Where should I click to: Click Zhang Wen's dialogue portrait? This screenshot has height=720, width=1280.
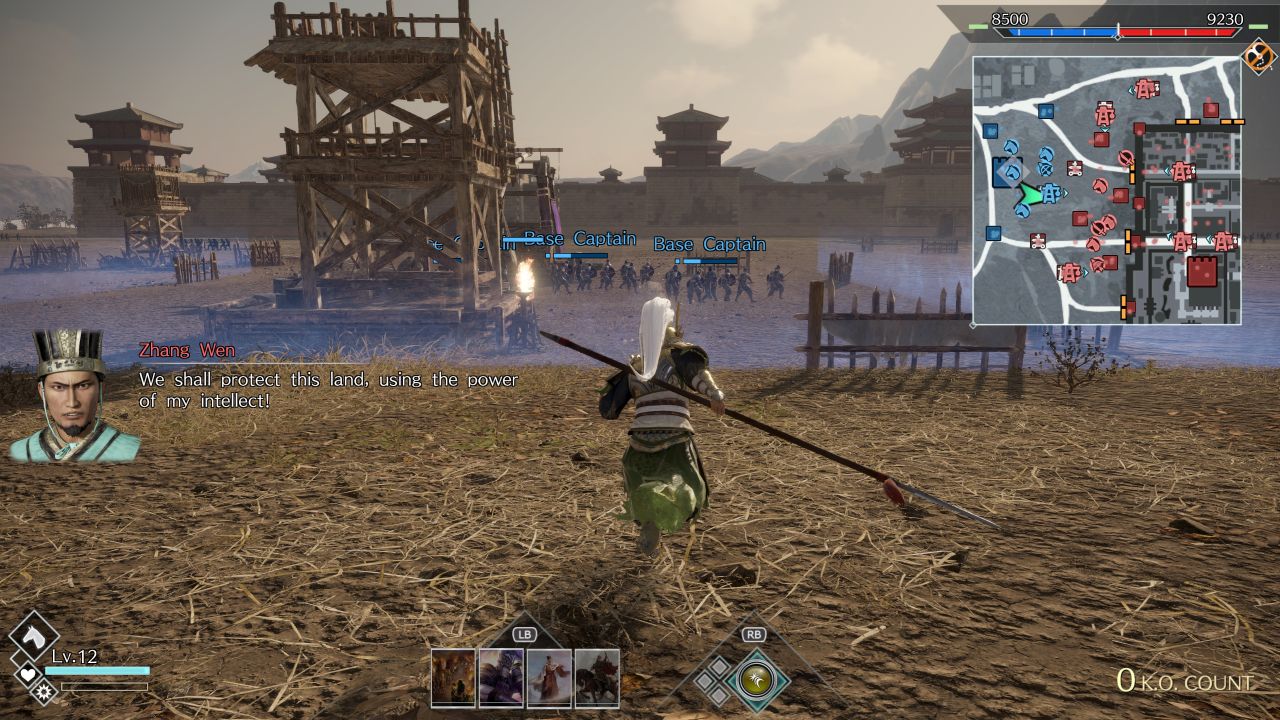coord(73,397)
